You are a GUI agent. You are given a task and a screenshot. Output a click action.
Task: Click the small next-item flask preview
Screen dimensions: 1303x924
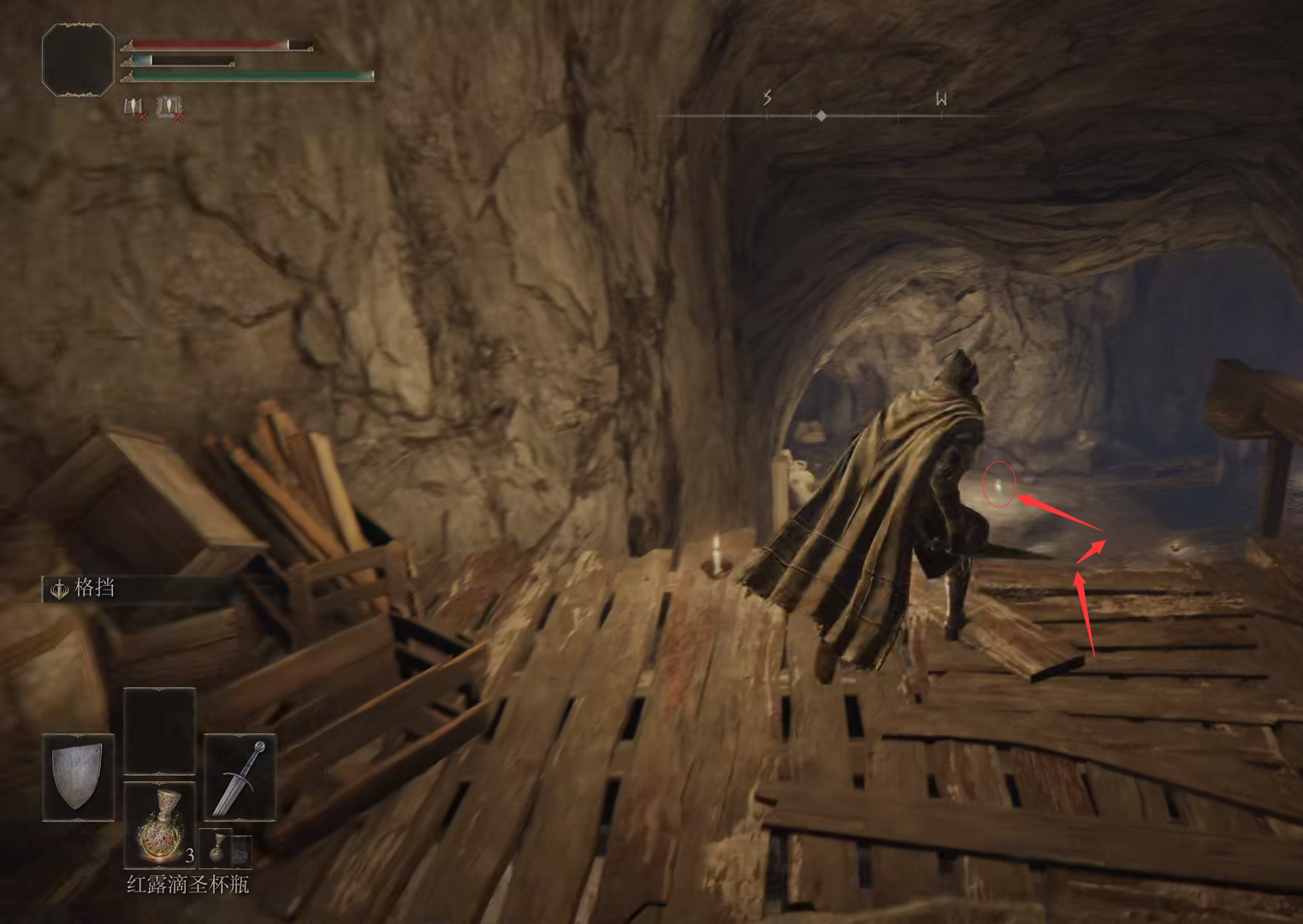pos(219,847)
